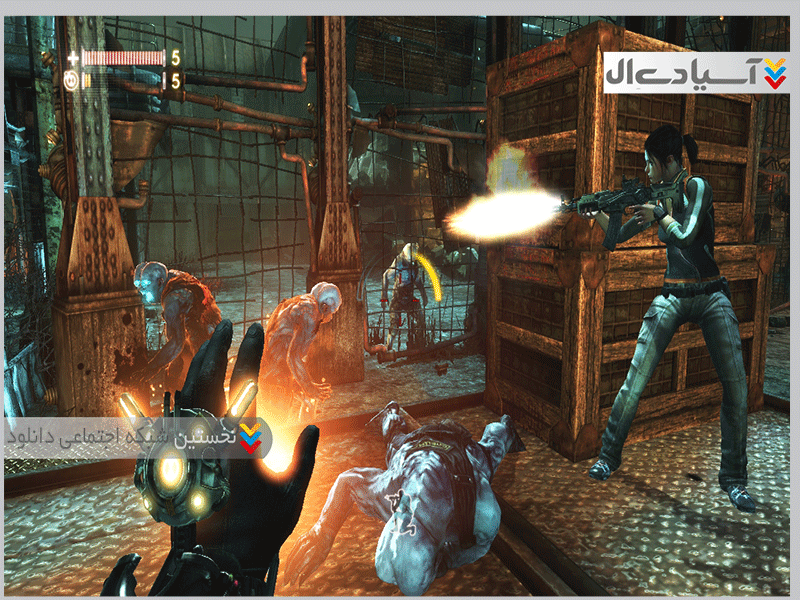Open the Asiadl logo banner
The height and width of the screenshot is (600, 800).
[696, 73]
